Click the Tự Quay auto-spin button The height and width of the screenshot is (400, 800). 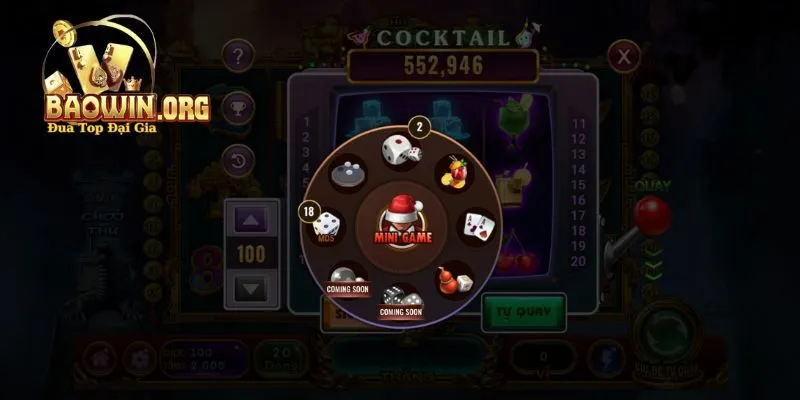tap(523, 313)
